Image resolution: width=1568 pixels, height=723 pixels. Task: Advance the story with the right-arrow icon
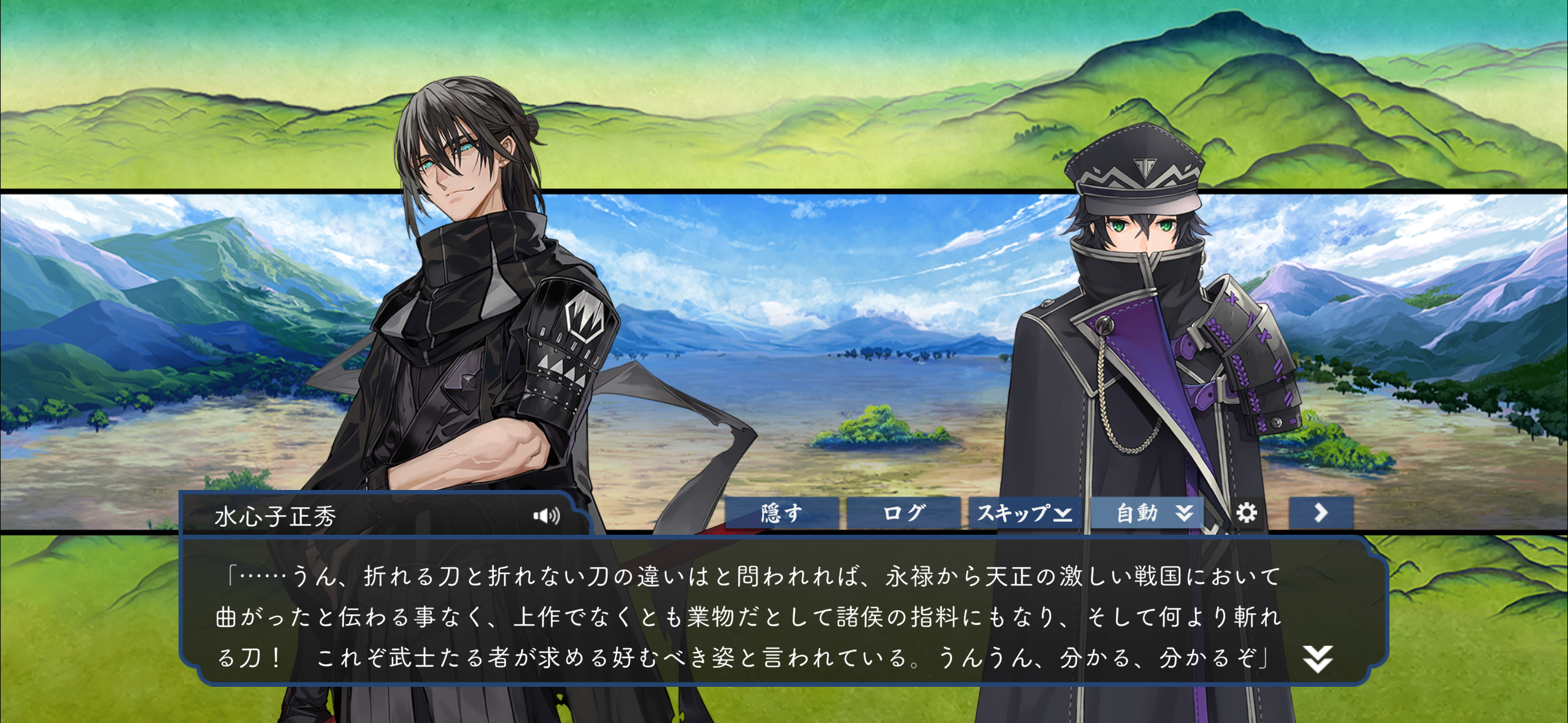coord(1321,513)
